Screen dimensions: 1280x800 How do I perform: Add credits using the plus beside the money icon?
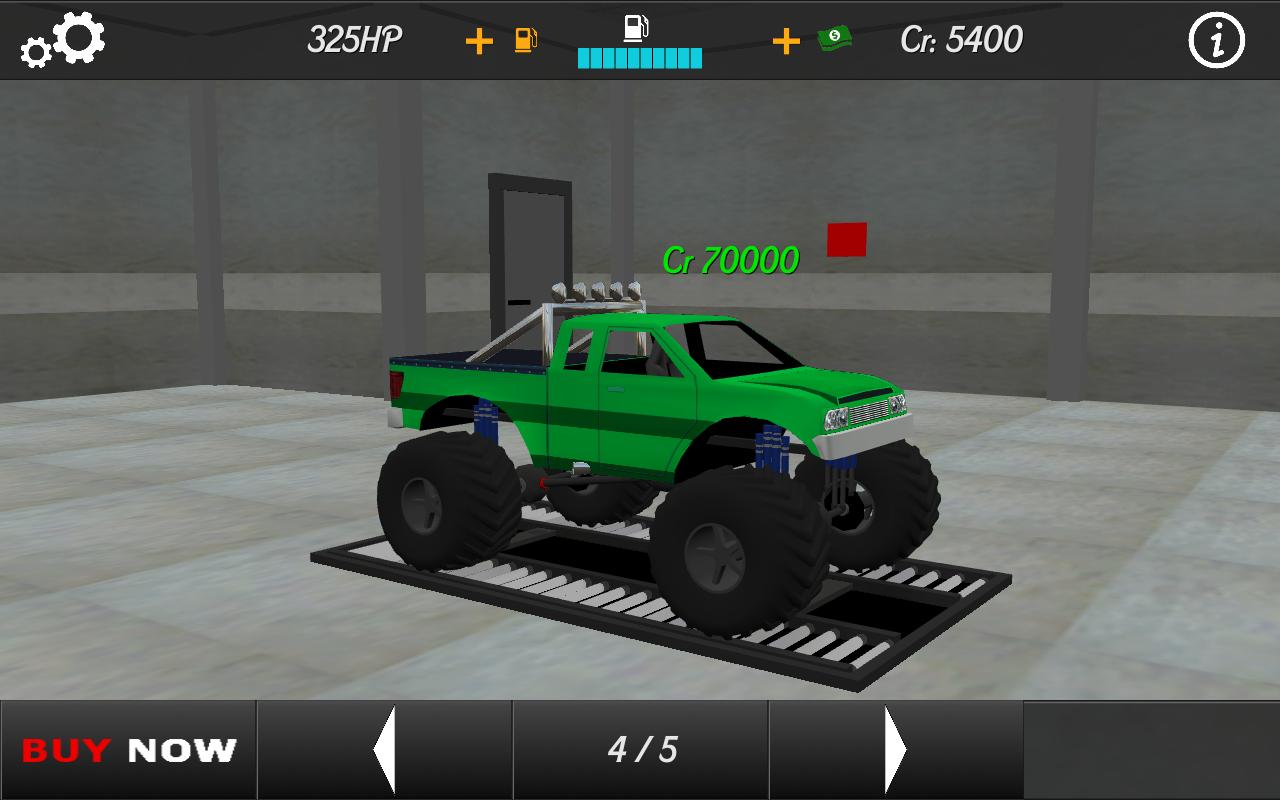[786, 41]
